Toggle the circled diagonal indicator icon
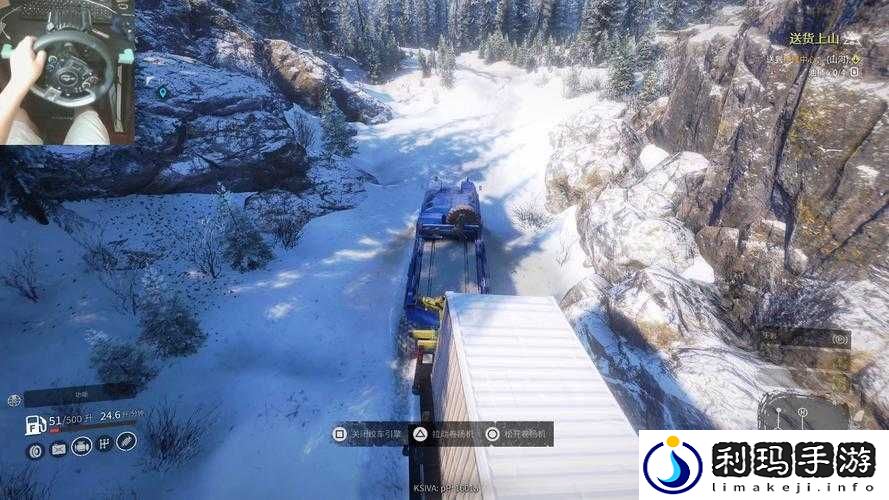Image resolution: width=889 pixels, height=500 pixels. pos(126,440)
